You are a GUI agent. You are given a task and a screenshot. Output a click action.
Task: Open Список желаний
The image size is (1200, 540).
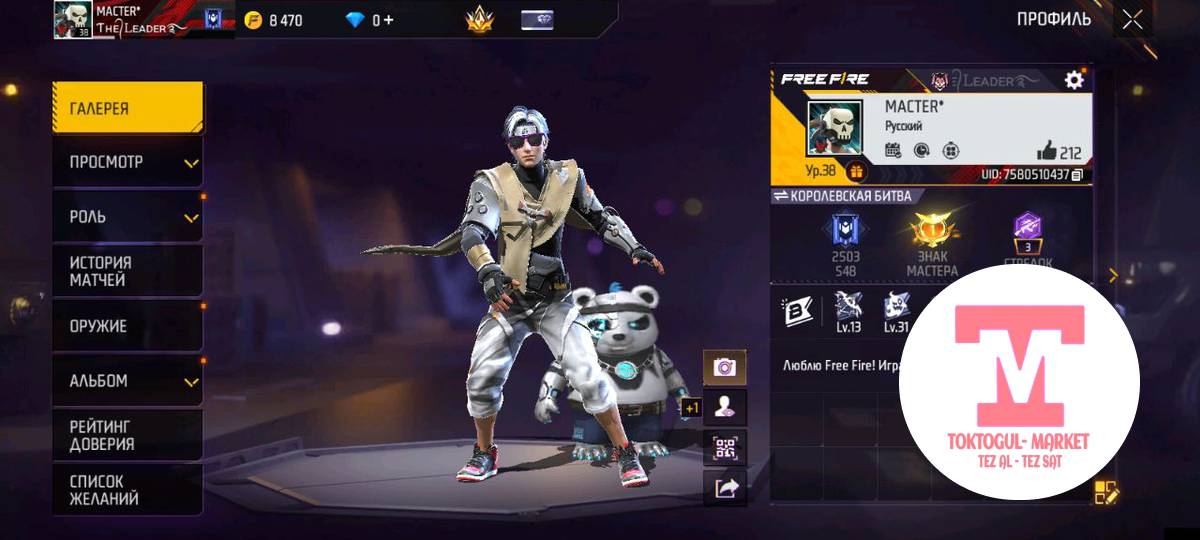coord(127,490)
